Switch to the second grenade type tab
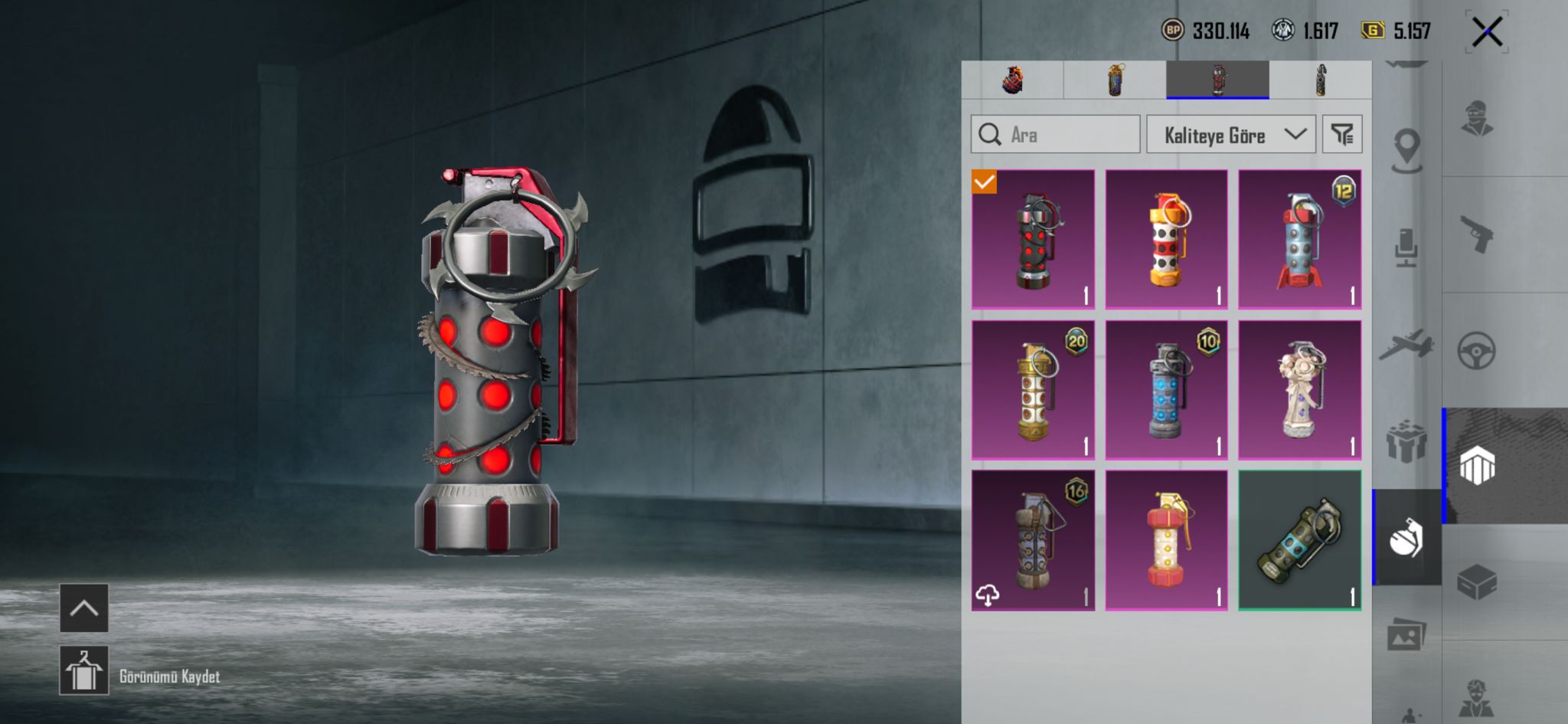The image size is (1568, 724). 1115,80
